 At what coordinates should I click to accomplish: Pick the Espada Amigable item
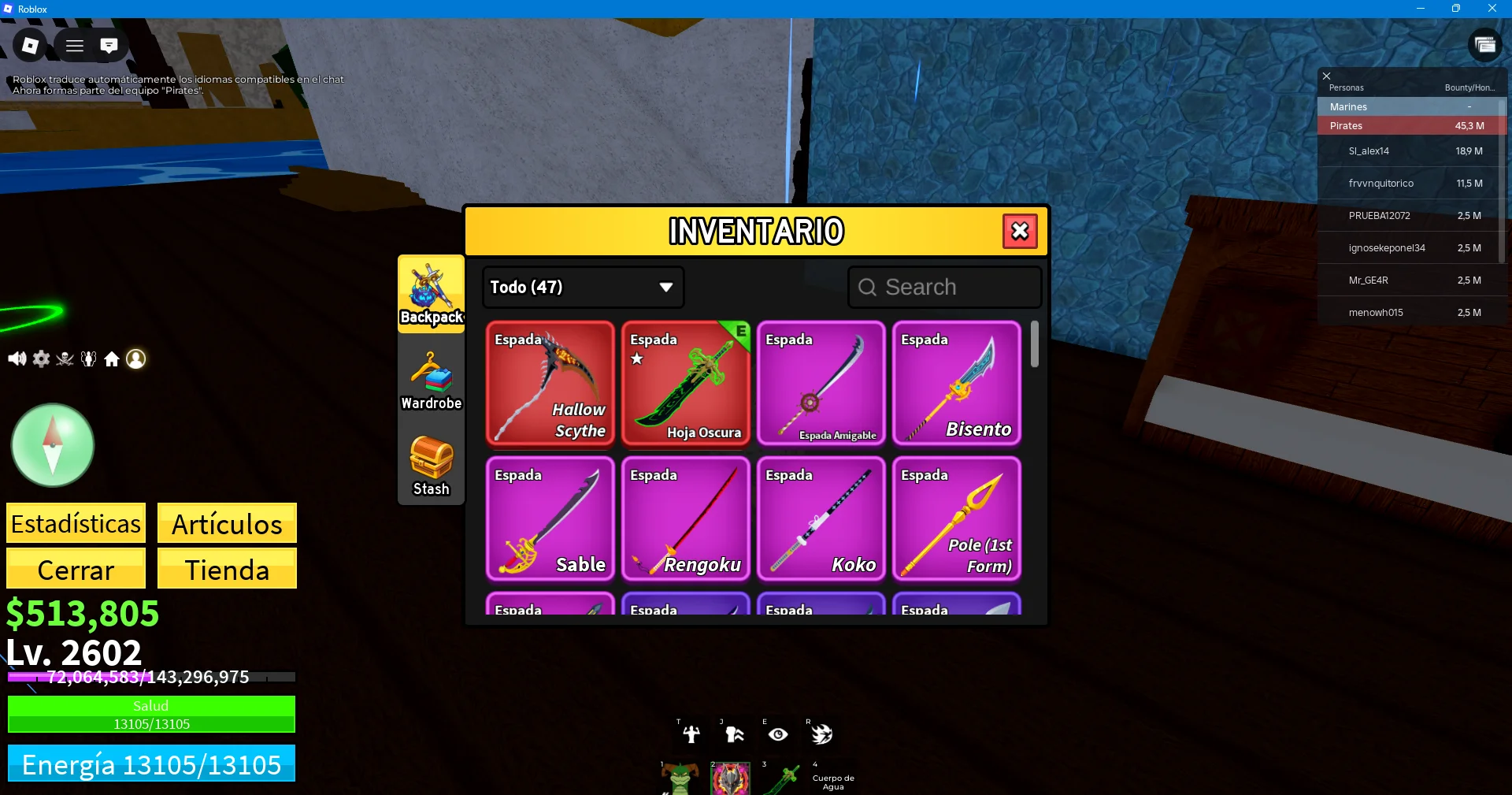click(821, 384)
